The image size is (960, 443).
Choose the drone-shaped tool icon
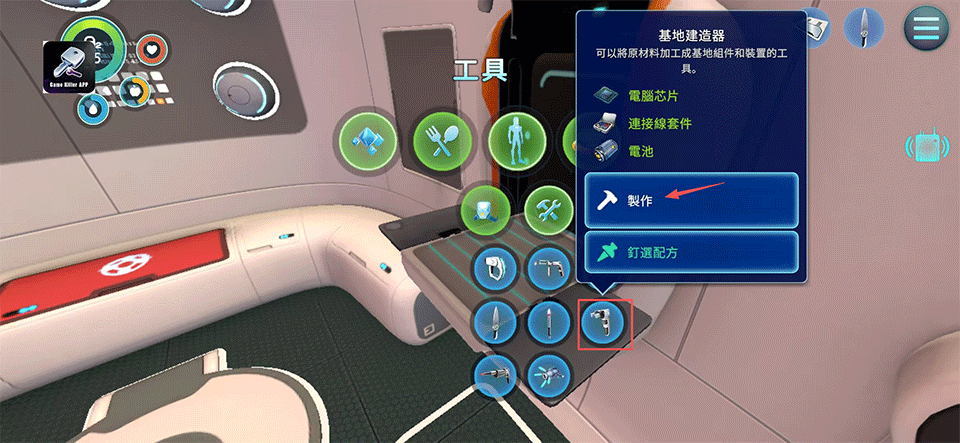[x=549, y=375]
